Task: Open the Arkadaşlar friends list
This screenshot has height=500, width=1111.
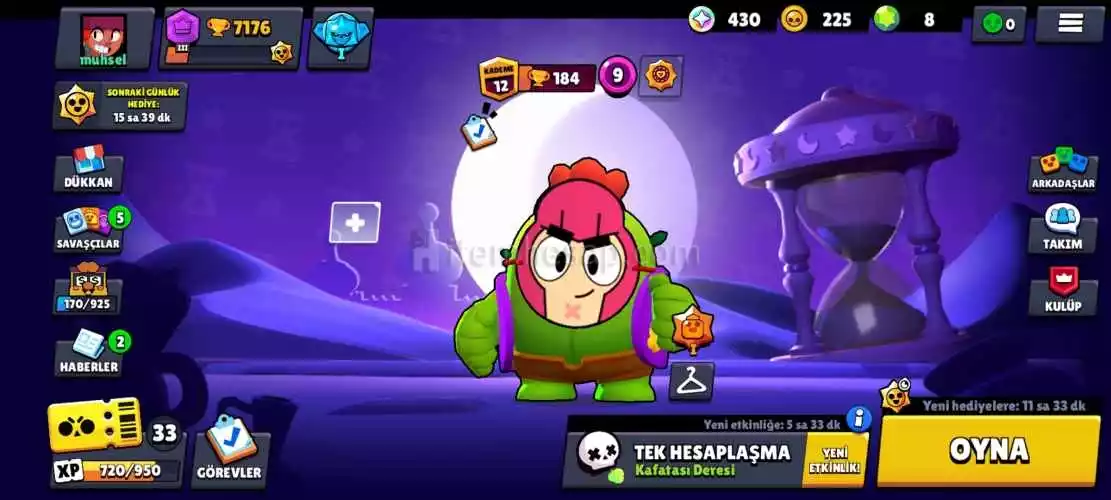Action: tap(1063, 171)
